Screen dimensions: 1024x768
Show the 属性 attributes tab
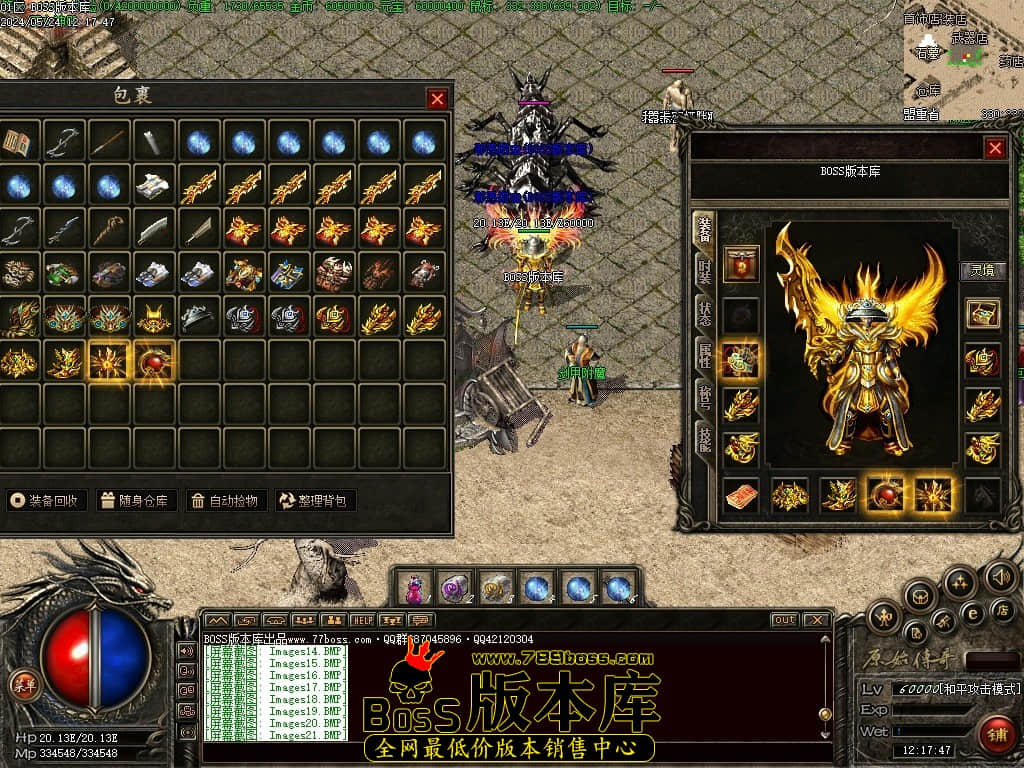[705, 355]
